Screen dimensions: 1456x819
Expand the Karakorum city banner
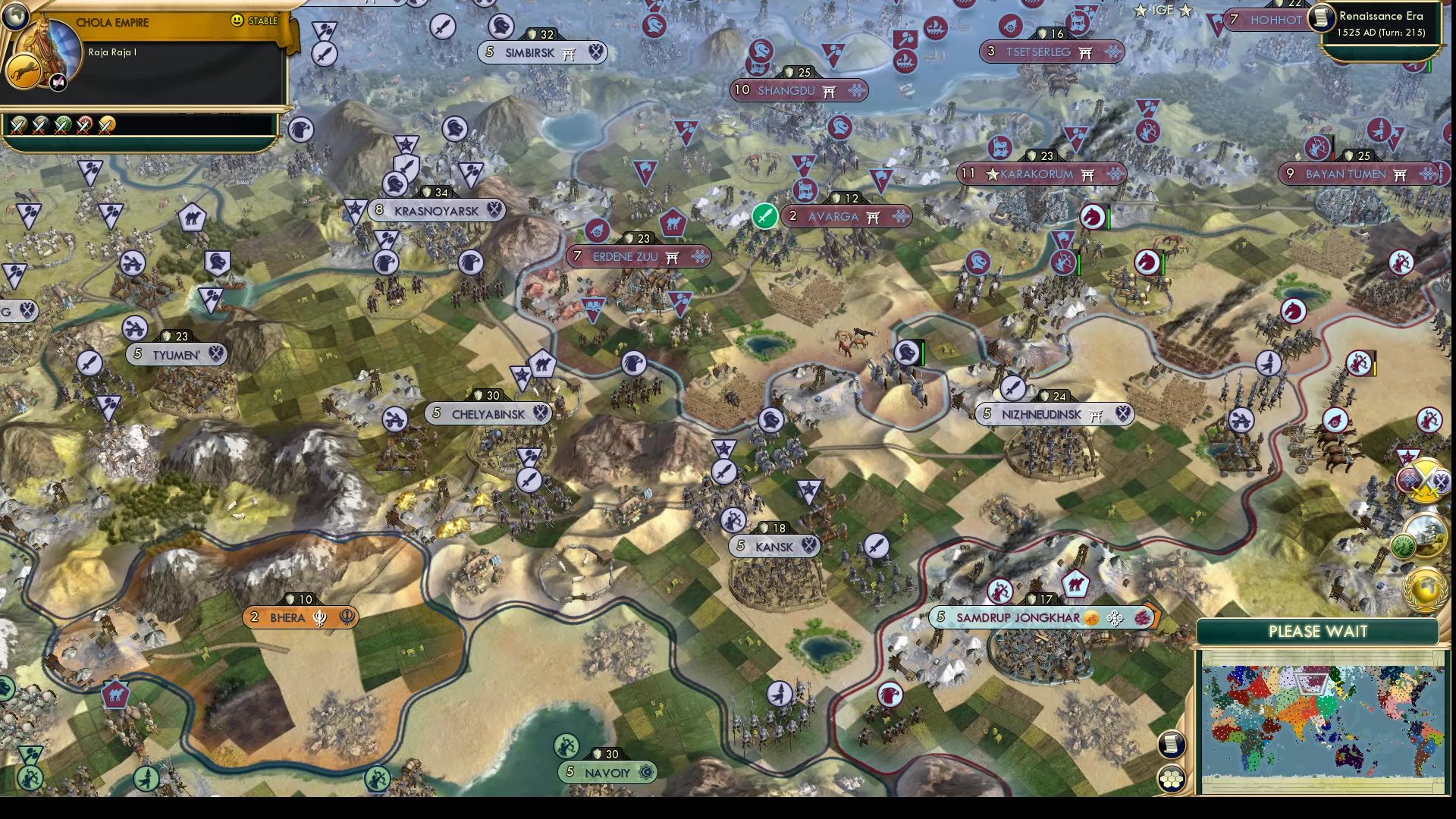click(x=1039, y=174)
